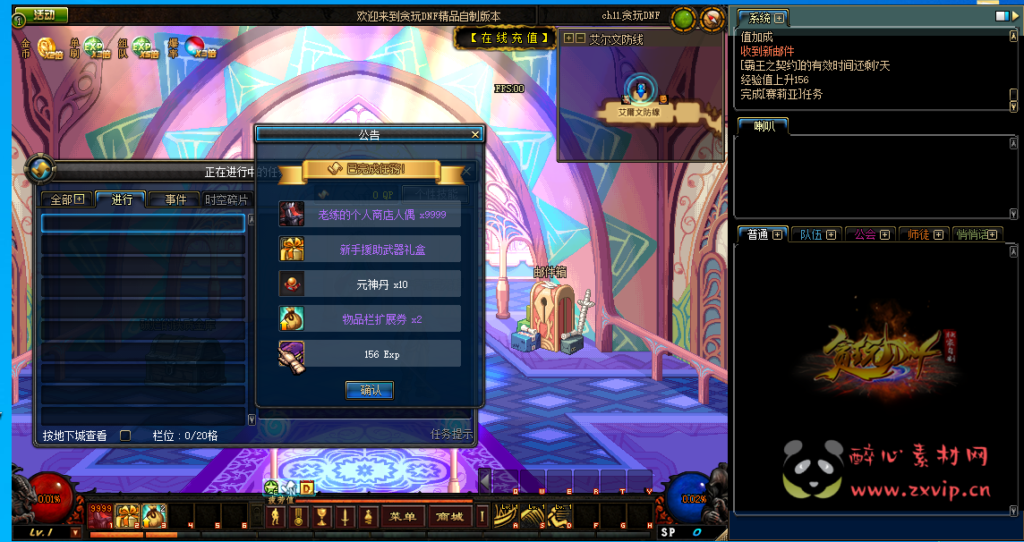
Task: Open the 事件 quest tab
Action: point(175,199)
